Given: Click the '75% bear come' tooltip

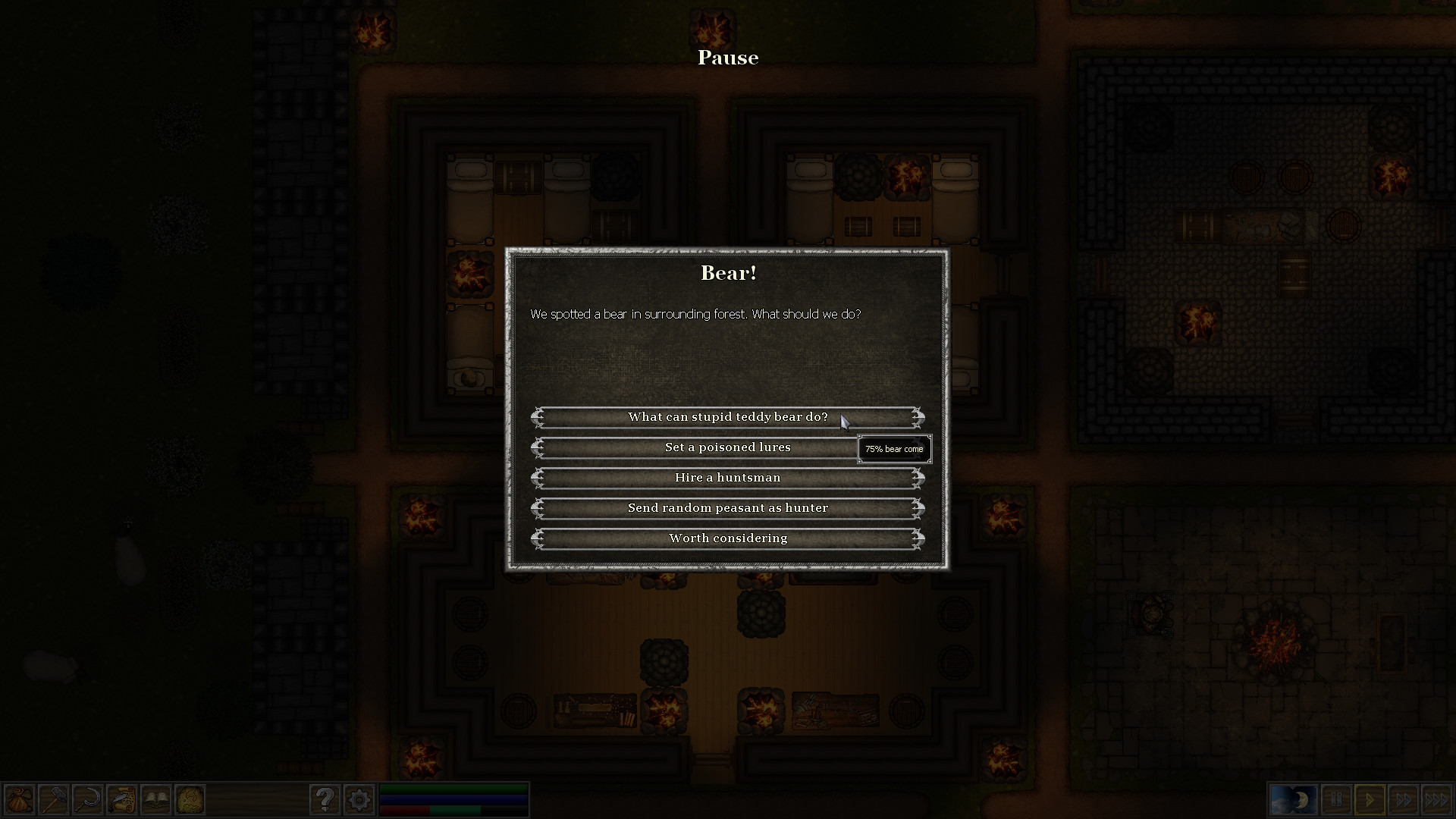Looking at the screenshot, I should [894, 449].
